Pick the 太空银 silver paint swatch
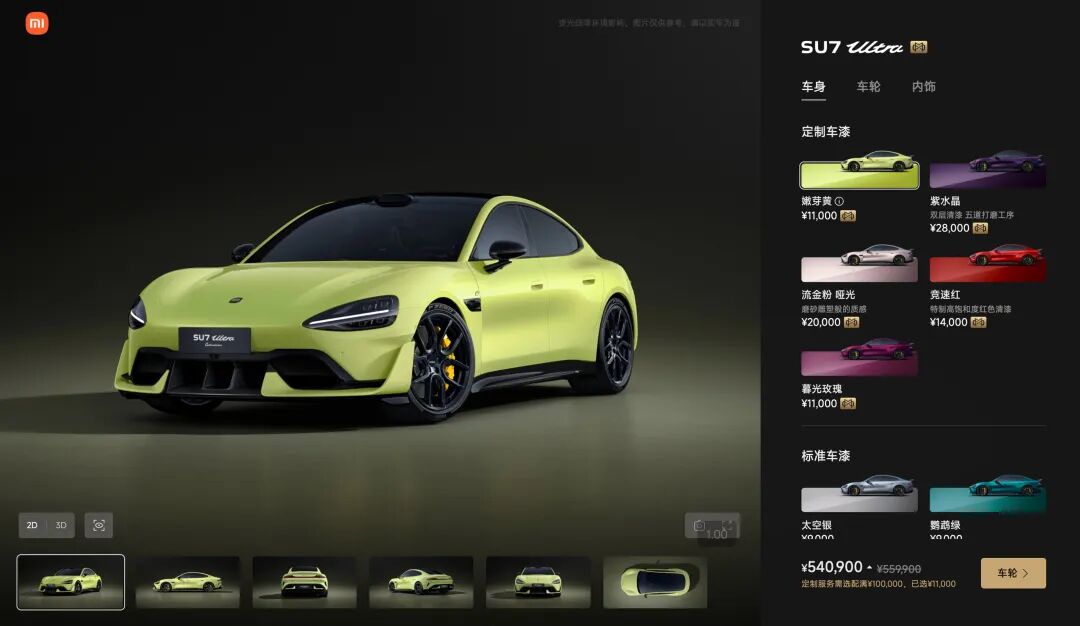 [x=859, y=499]
